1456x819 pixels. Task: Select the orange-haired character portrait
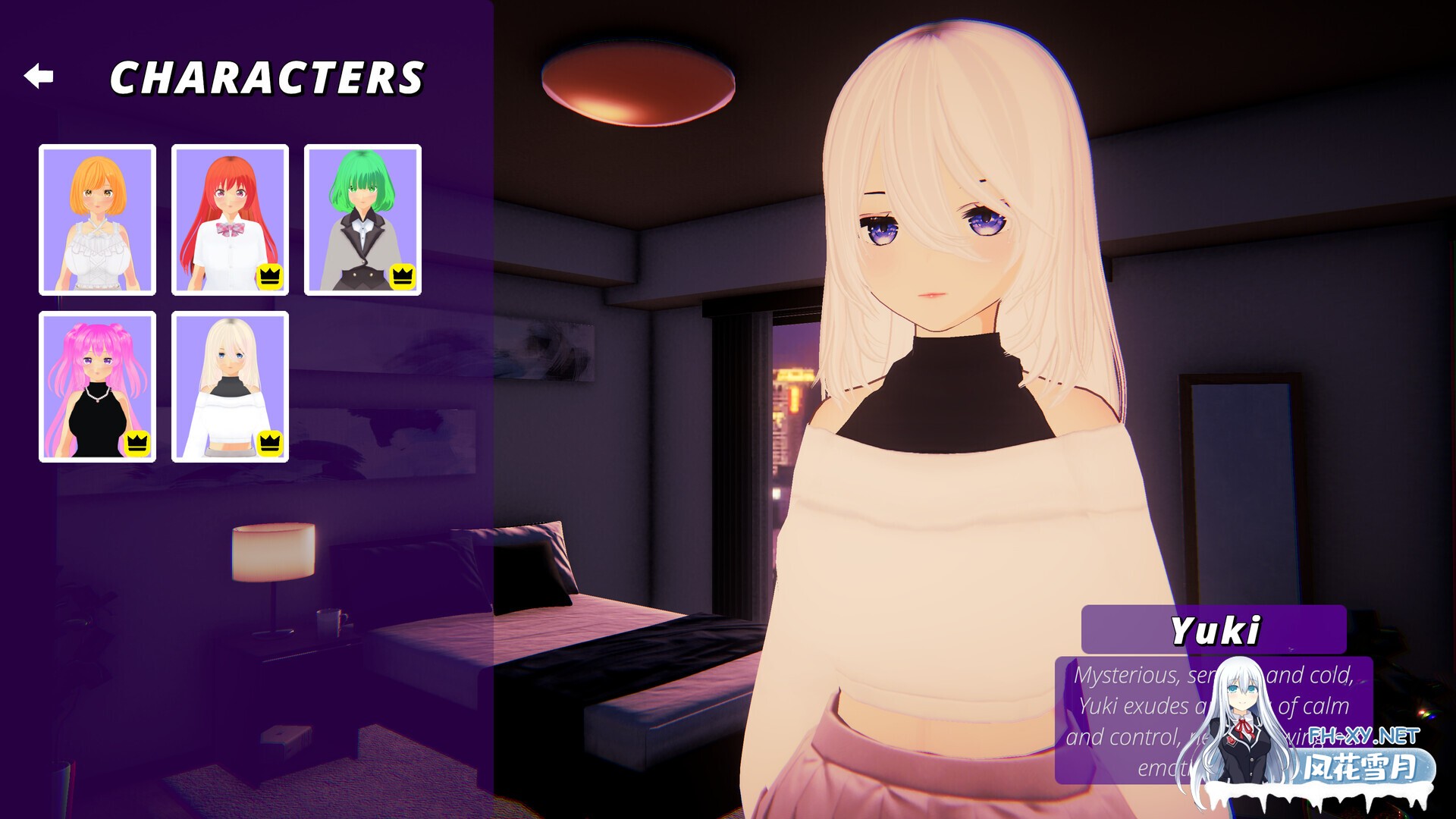[x=97, y=218]
